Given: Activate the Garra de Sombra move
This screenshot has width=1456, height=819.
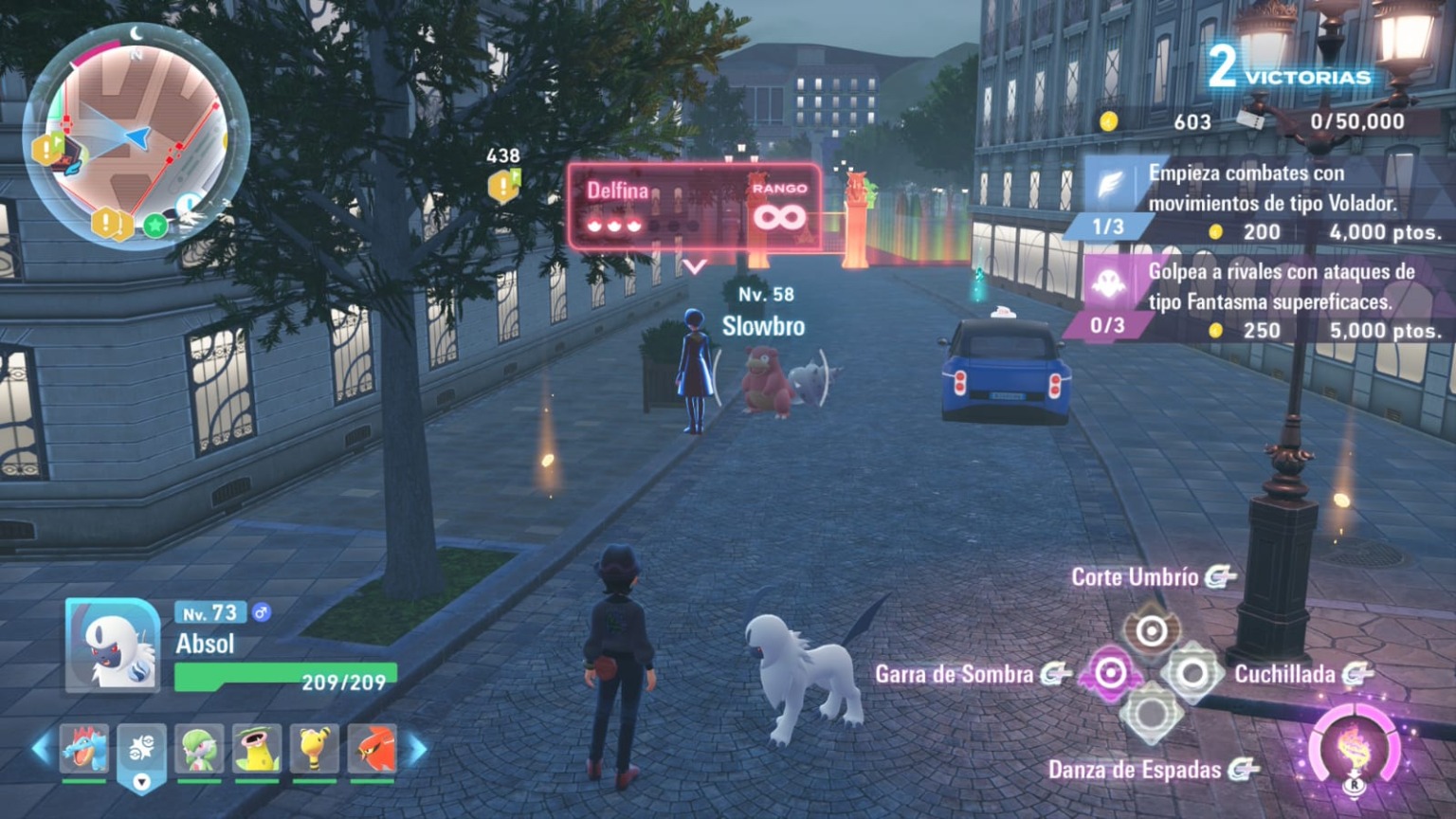Looking at the screenshot, I should 1110,674.
